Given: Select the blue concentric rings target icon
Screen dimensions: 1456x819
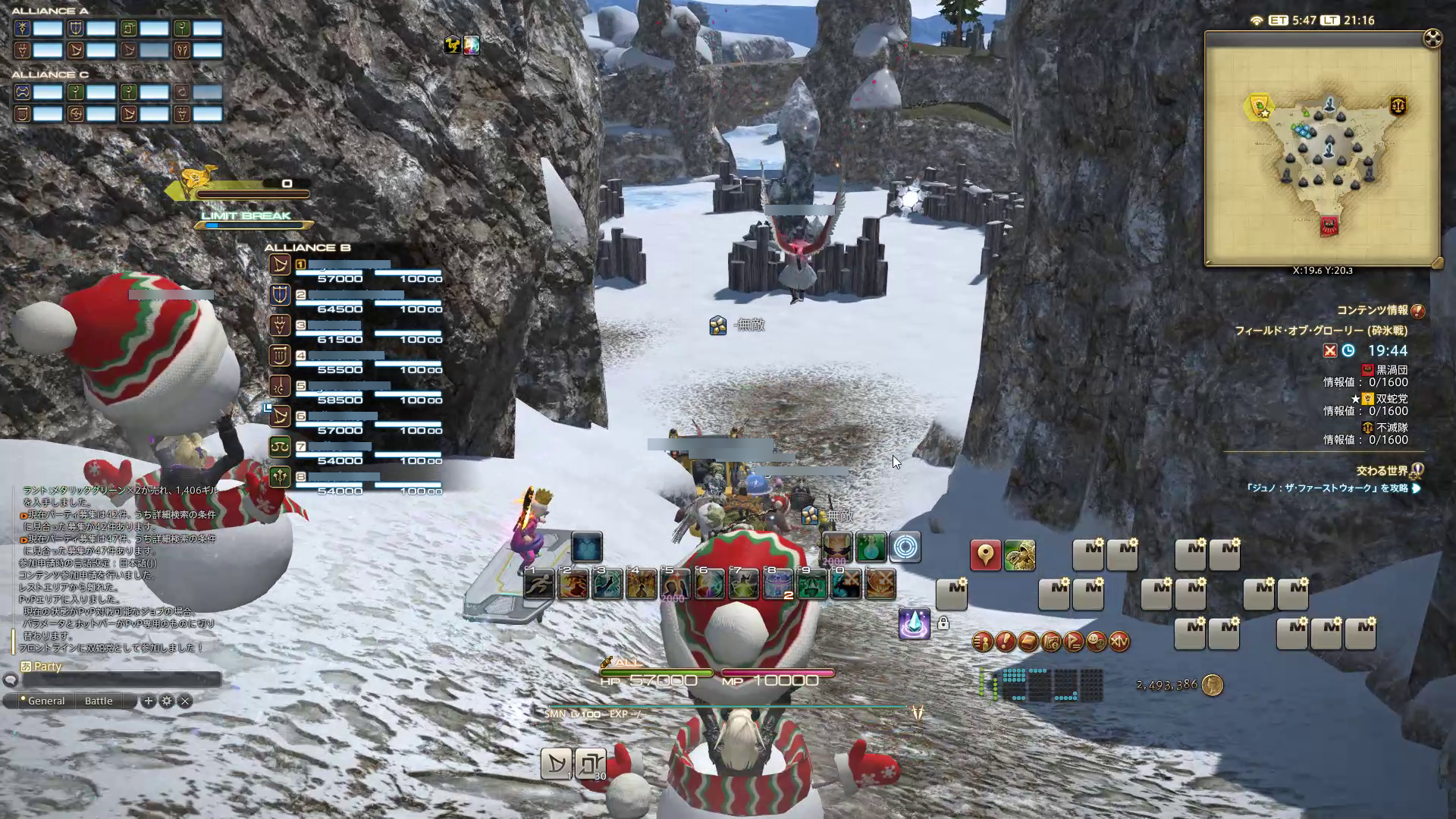Looking at the screenshot, I should (905, 547).
